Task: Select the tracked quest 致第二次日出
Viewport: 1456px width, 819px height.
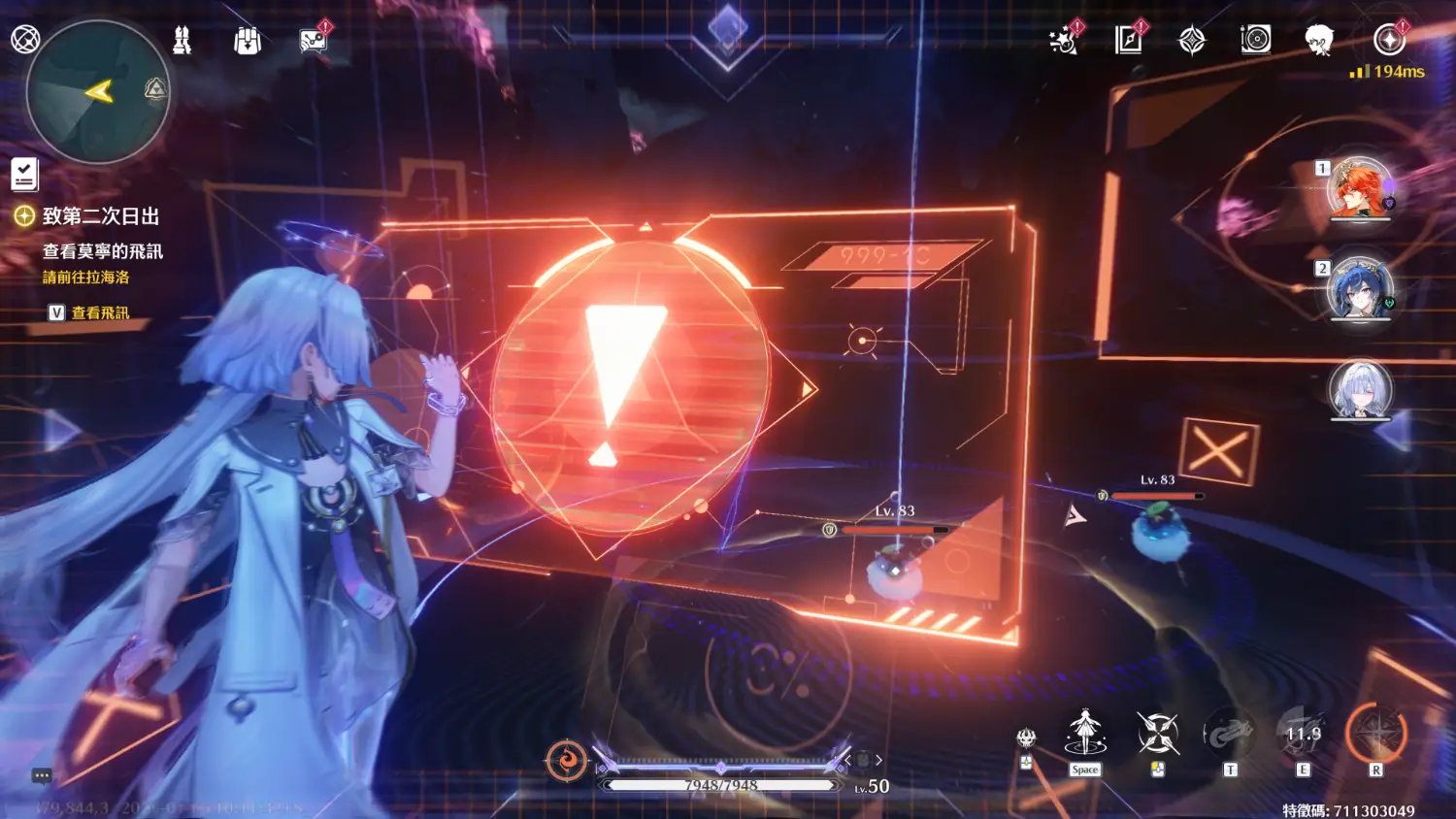Action: click(x=100, y=216)
